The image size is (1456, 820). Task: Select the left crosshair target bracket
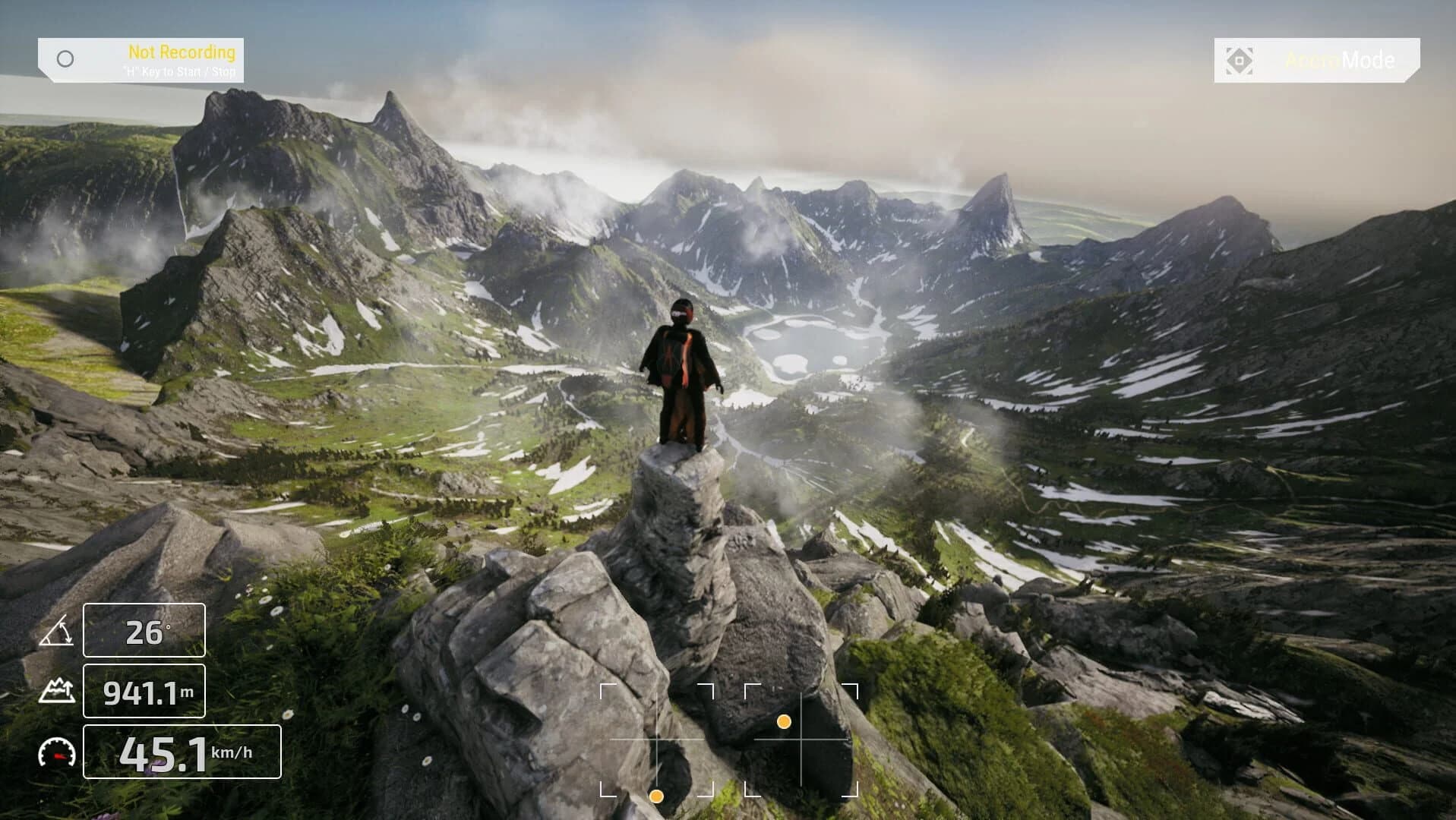[656, 740]
